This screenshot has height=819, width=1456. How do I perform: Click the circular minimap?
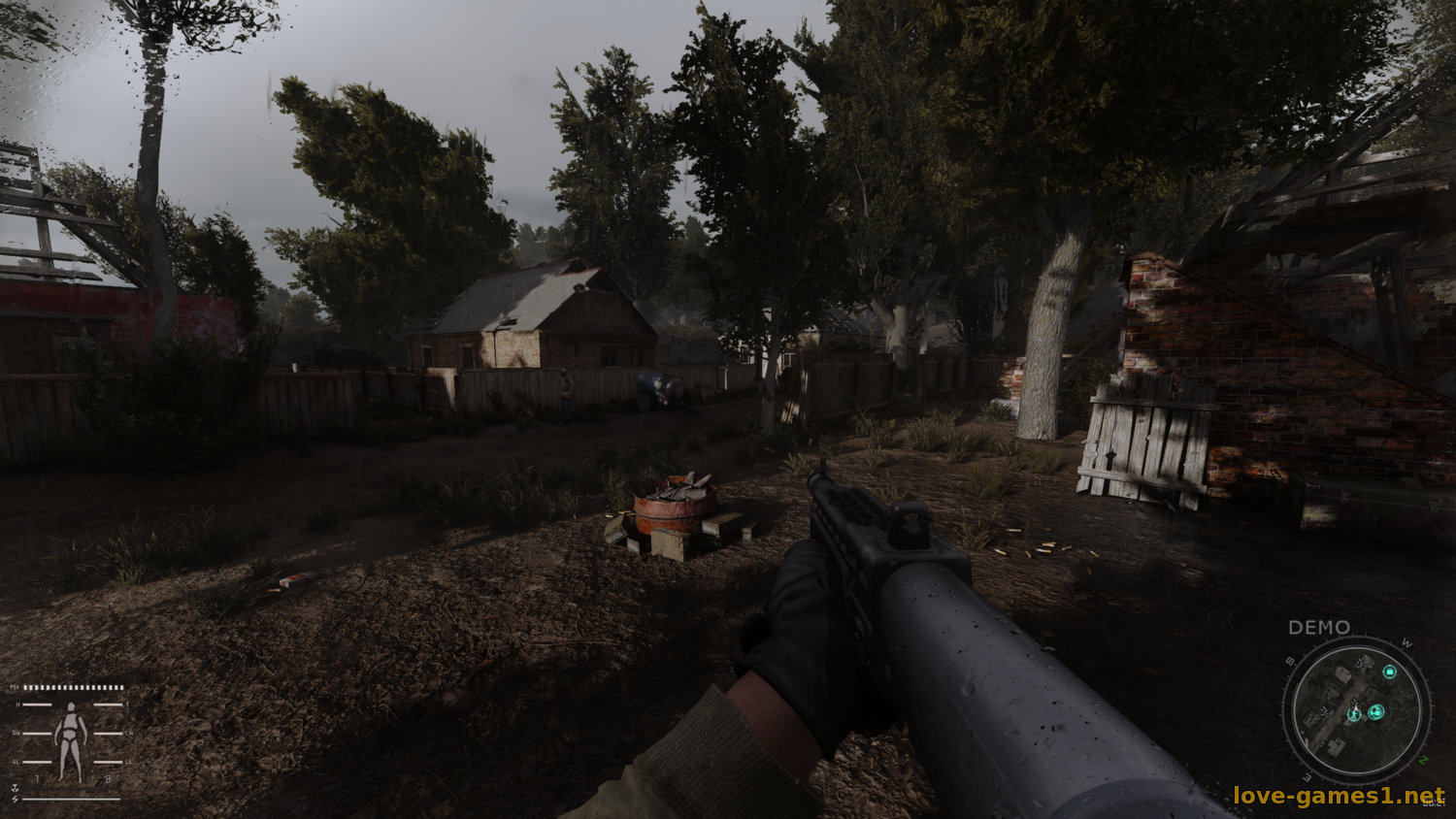tap(1356, 710)
